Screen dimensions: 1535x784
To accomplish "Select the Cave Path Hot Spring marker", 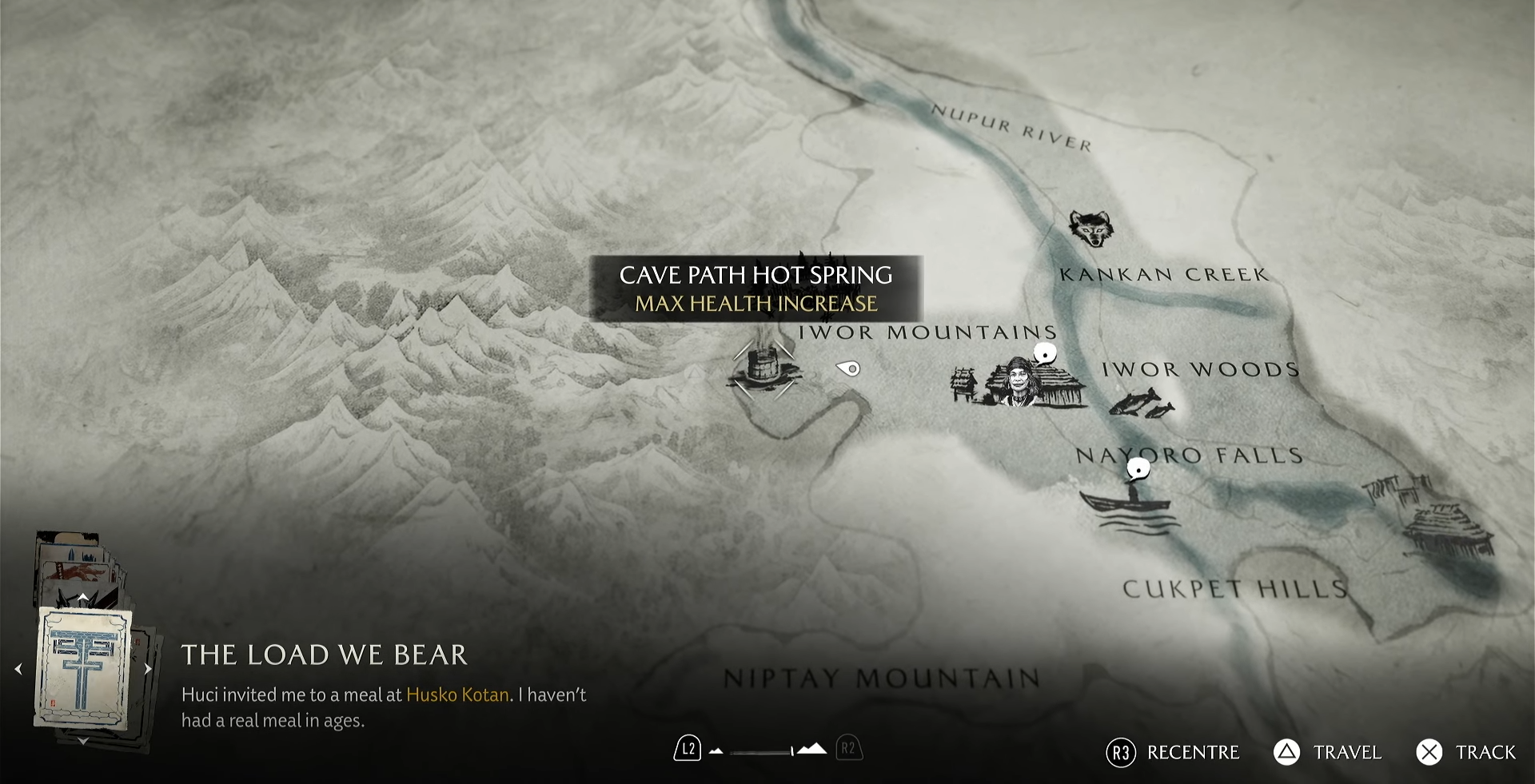I will (763, 368).
